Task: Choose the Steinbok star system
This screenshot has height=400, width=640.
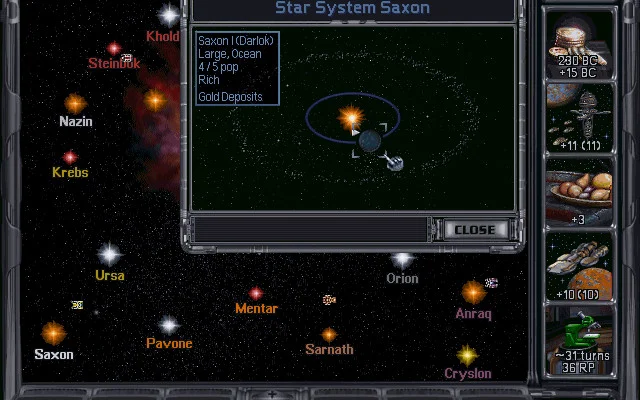Action: point(114,48)
